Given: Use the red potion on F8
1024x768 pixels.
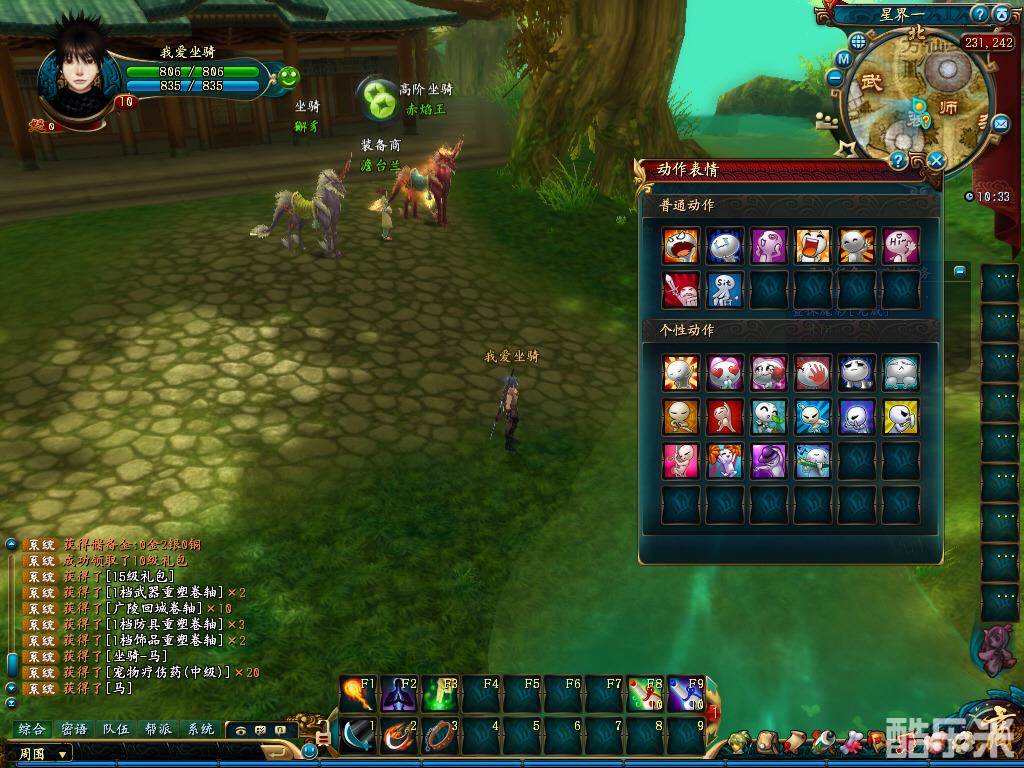Looking at the screenshot, I should pos(644,694).
